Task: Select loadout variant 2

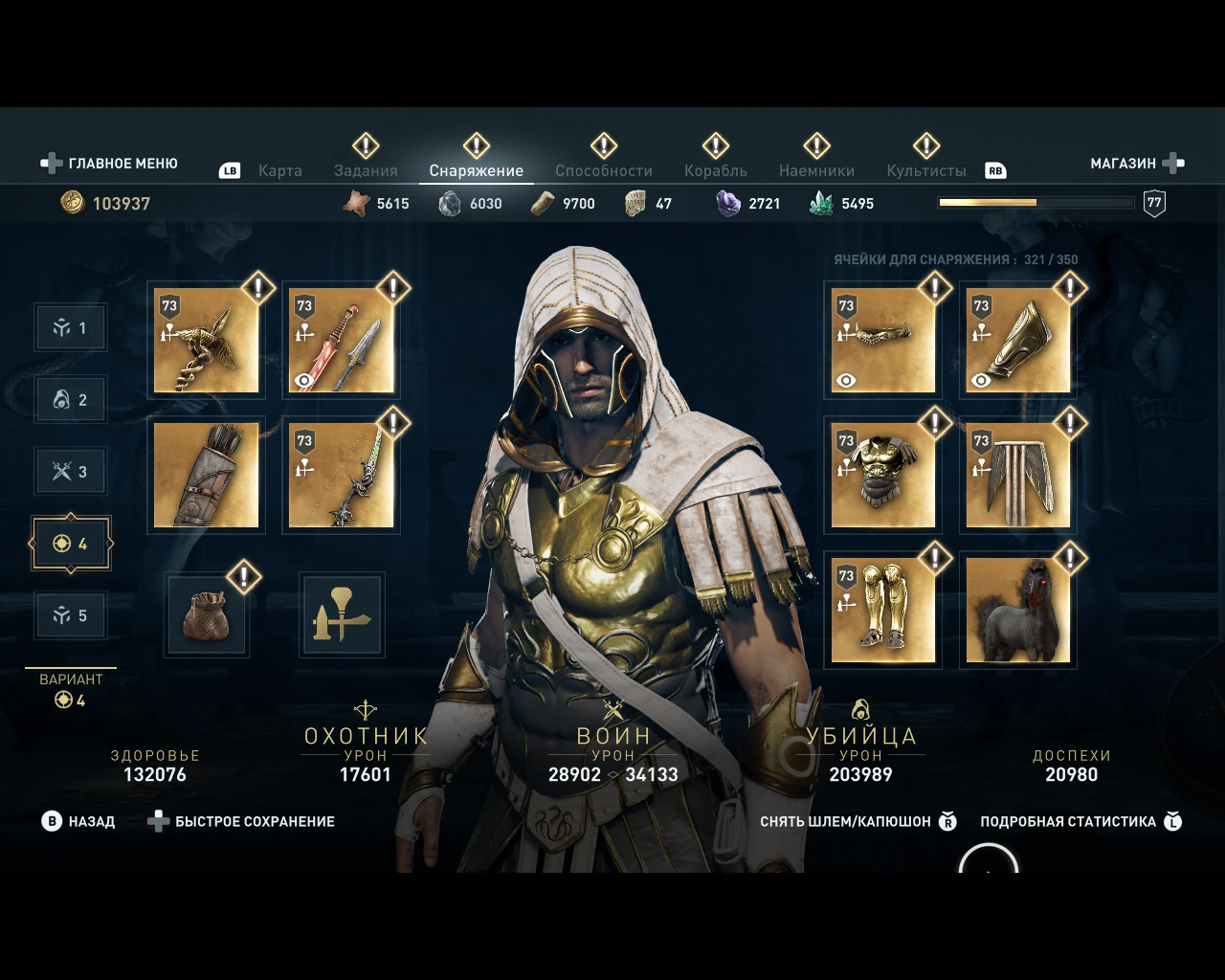Action: point(70,399)
